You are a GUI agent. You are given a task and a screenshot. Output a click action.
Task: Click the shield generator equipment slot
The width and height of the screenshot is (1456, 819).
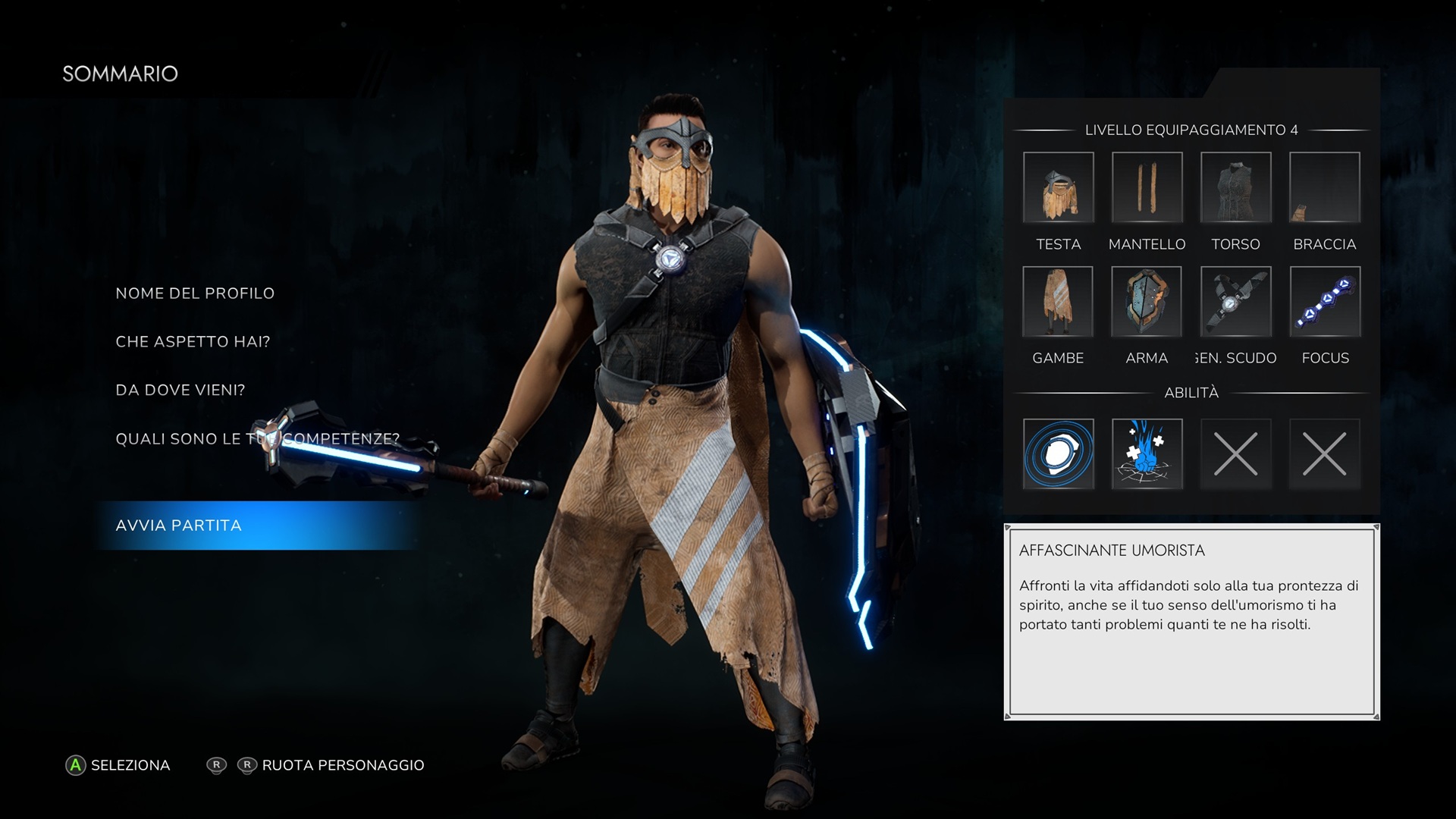pyautogui.click(x=1235, y=302)
